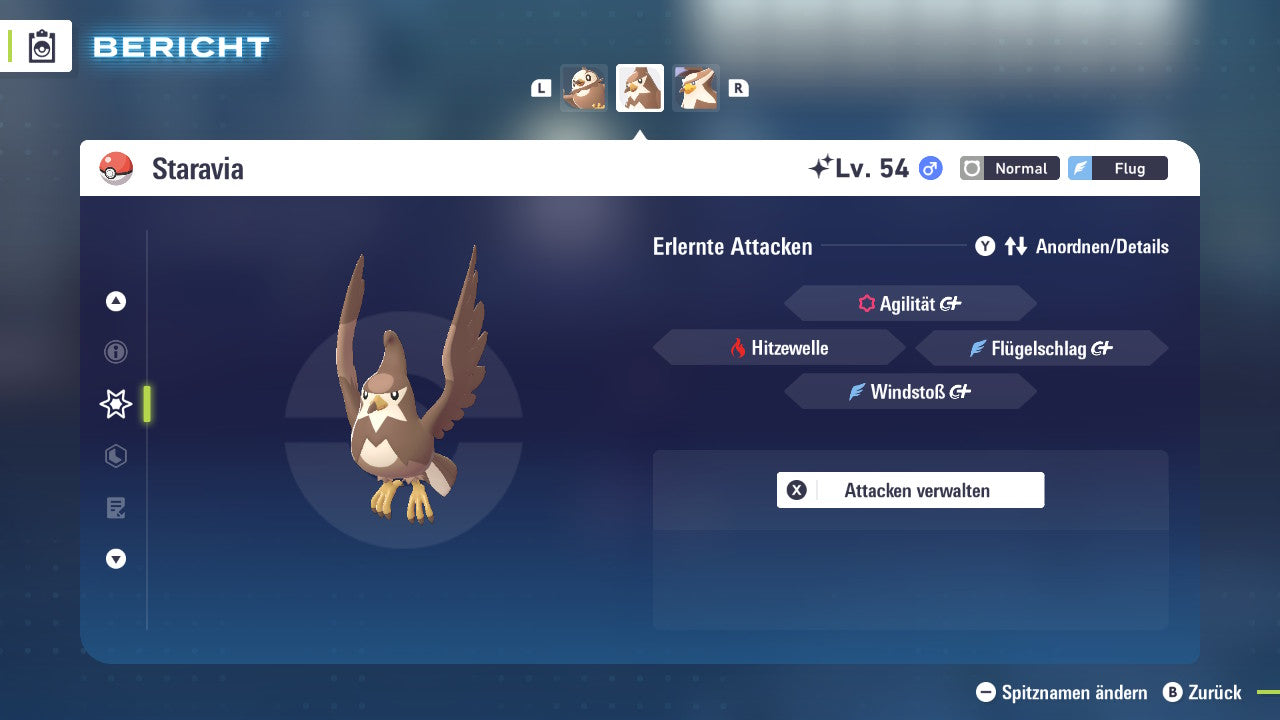Select the Agilität move pill
1280x720 pixels.
(910, 302)
